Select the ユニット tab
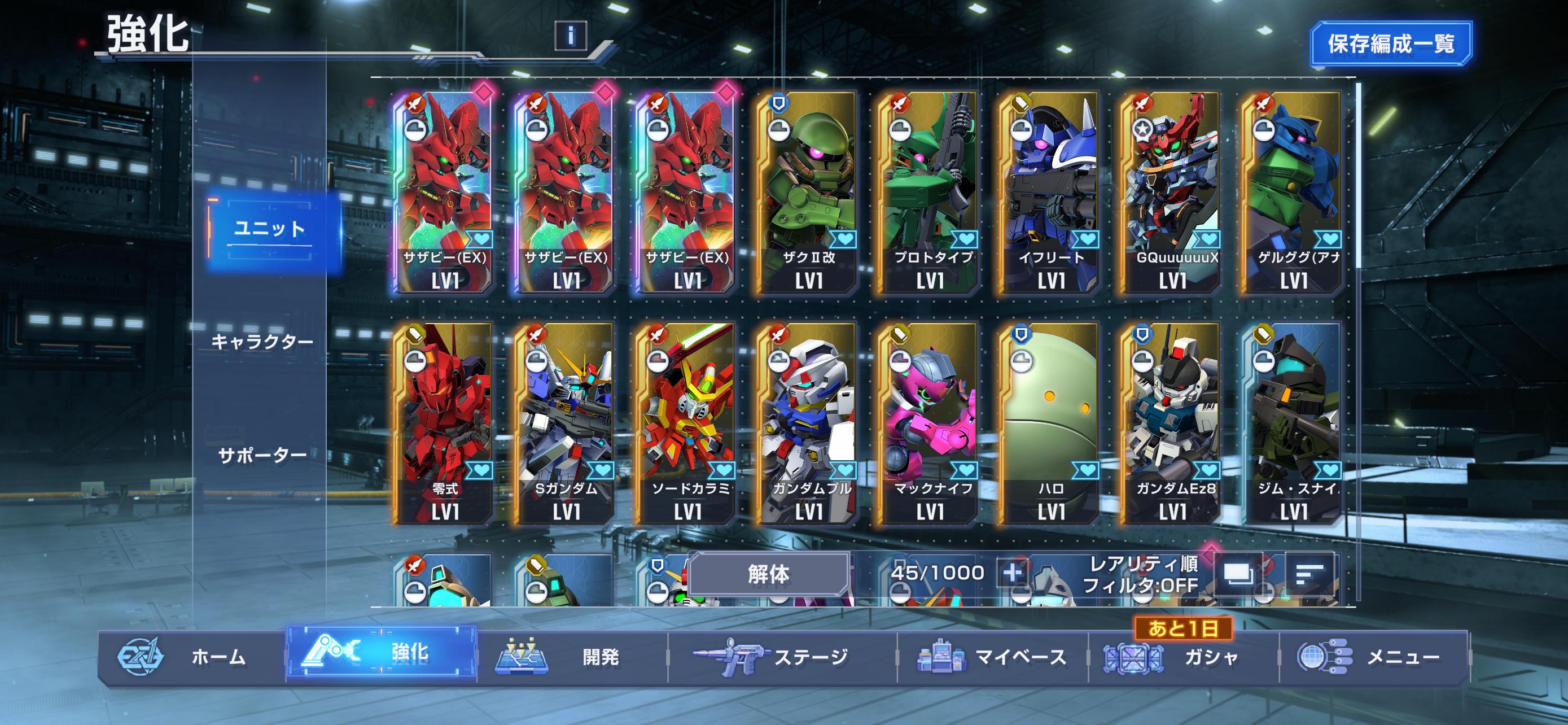The width and height of the screenshot is (1568, 725). click(270, 229)
